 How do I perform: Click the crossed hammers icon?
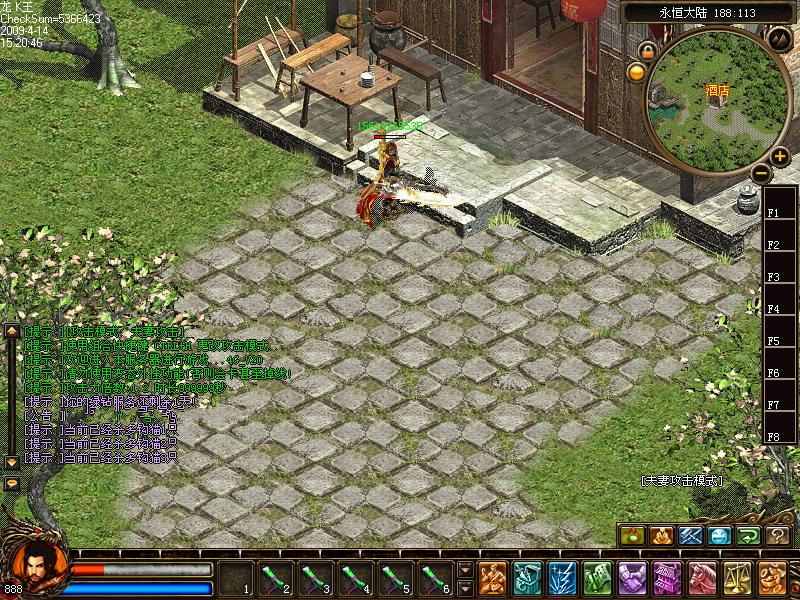[x=691, y=536]
